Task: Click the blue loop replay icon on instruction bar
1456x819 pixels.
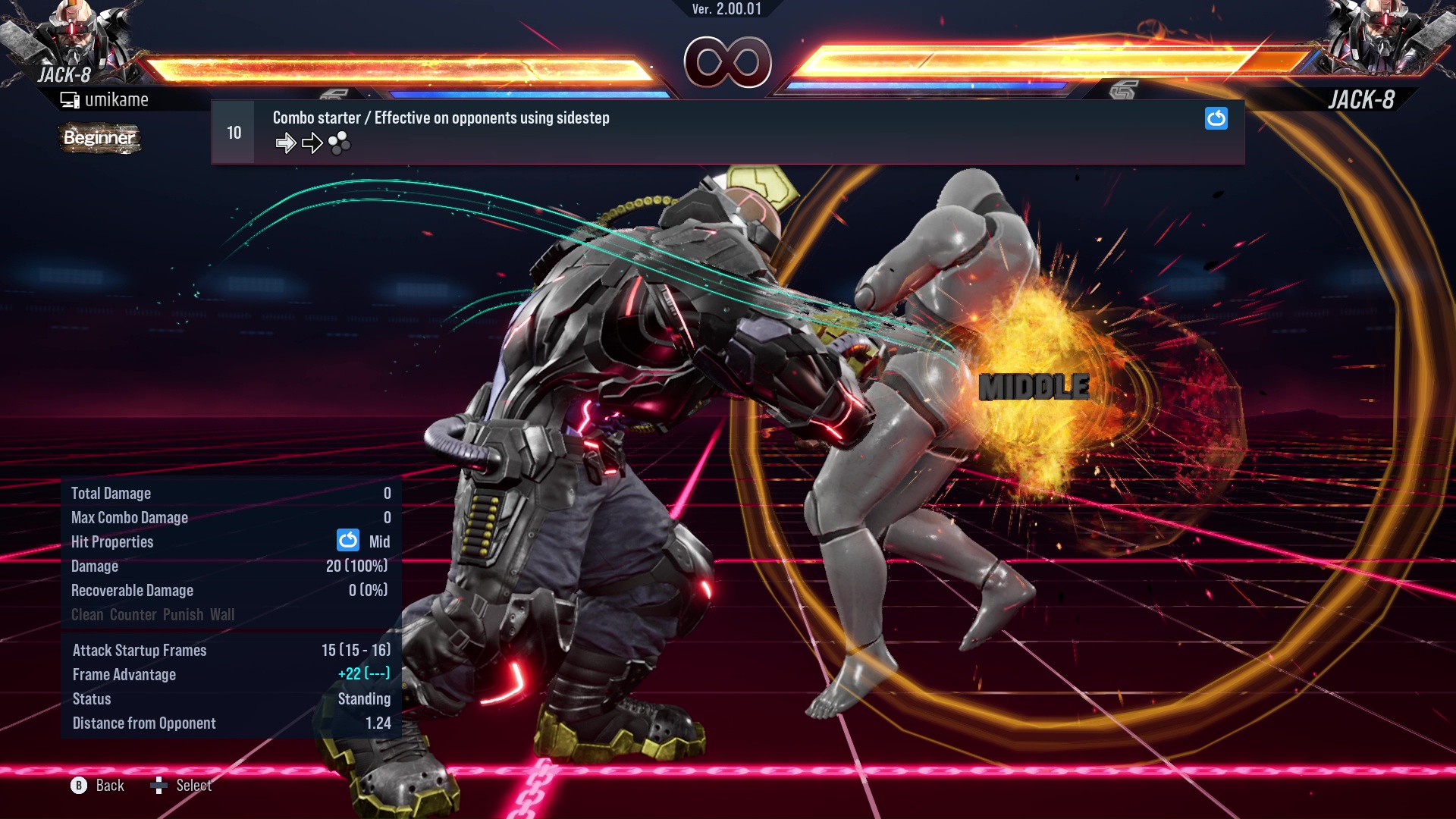Action: point(1216,119)
